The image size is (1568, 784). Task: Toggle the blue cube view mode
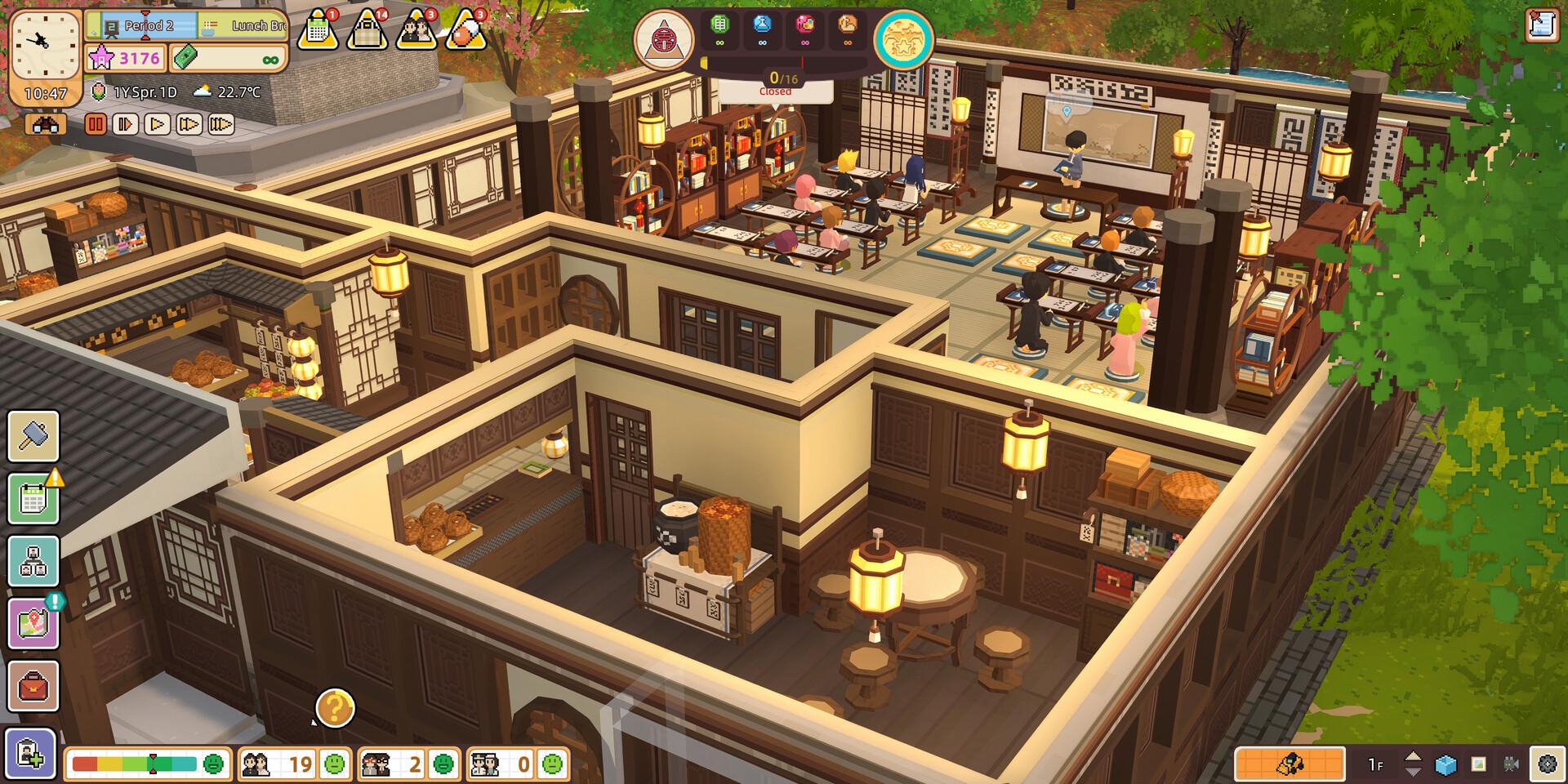(1445, 764)
